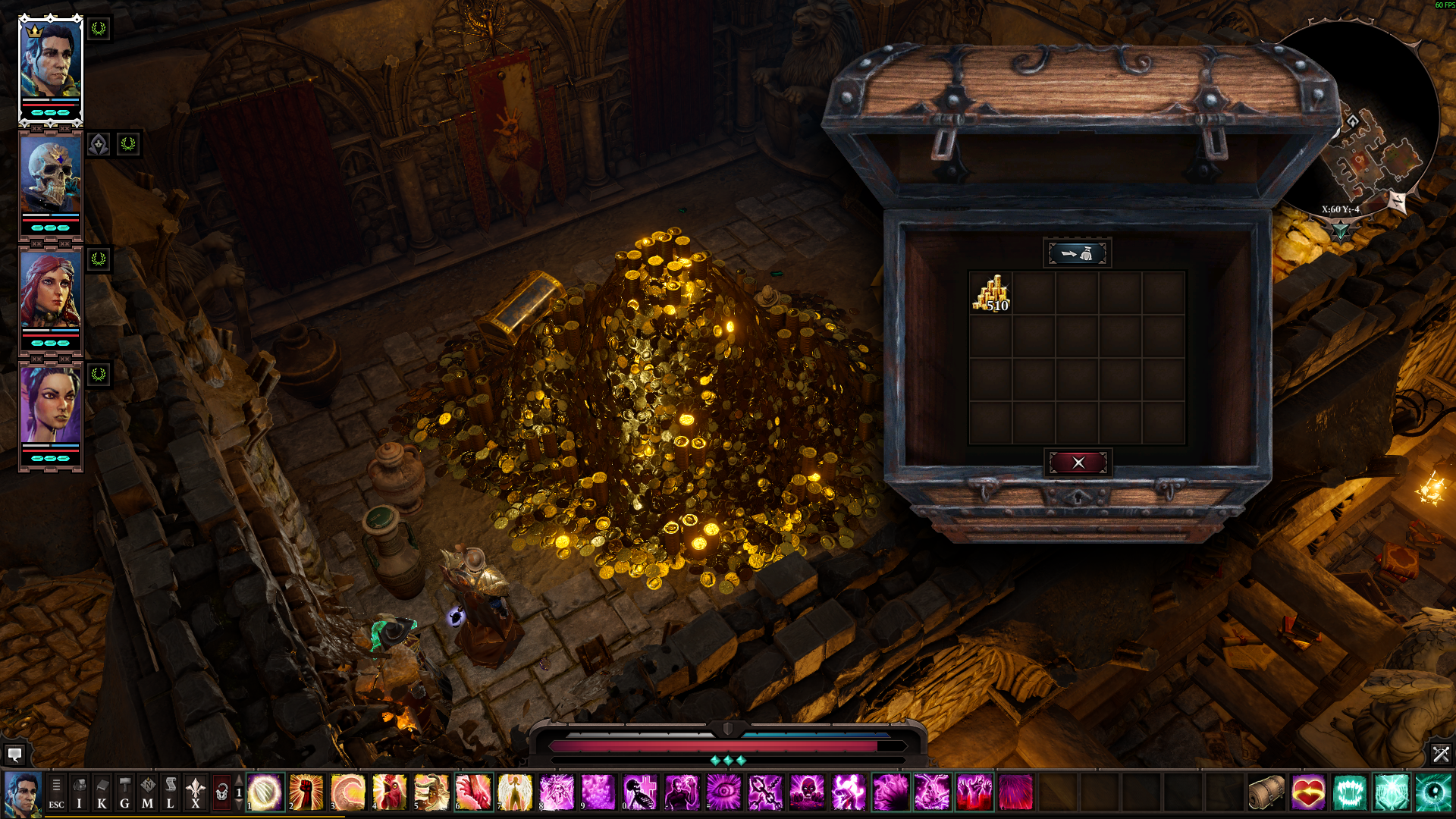Close the chest loot window
Screen dimensions: 1456x819
click(1078, 463)
